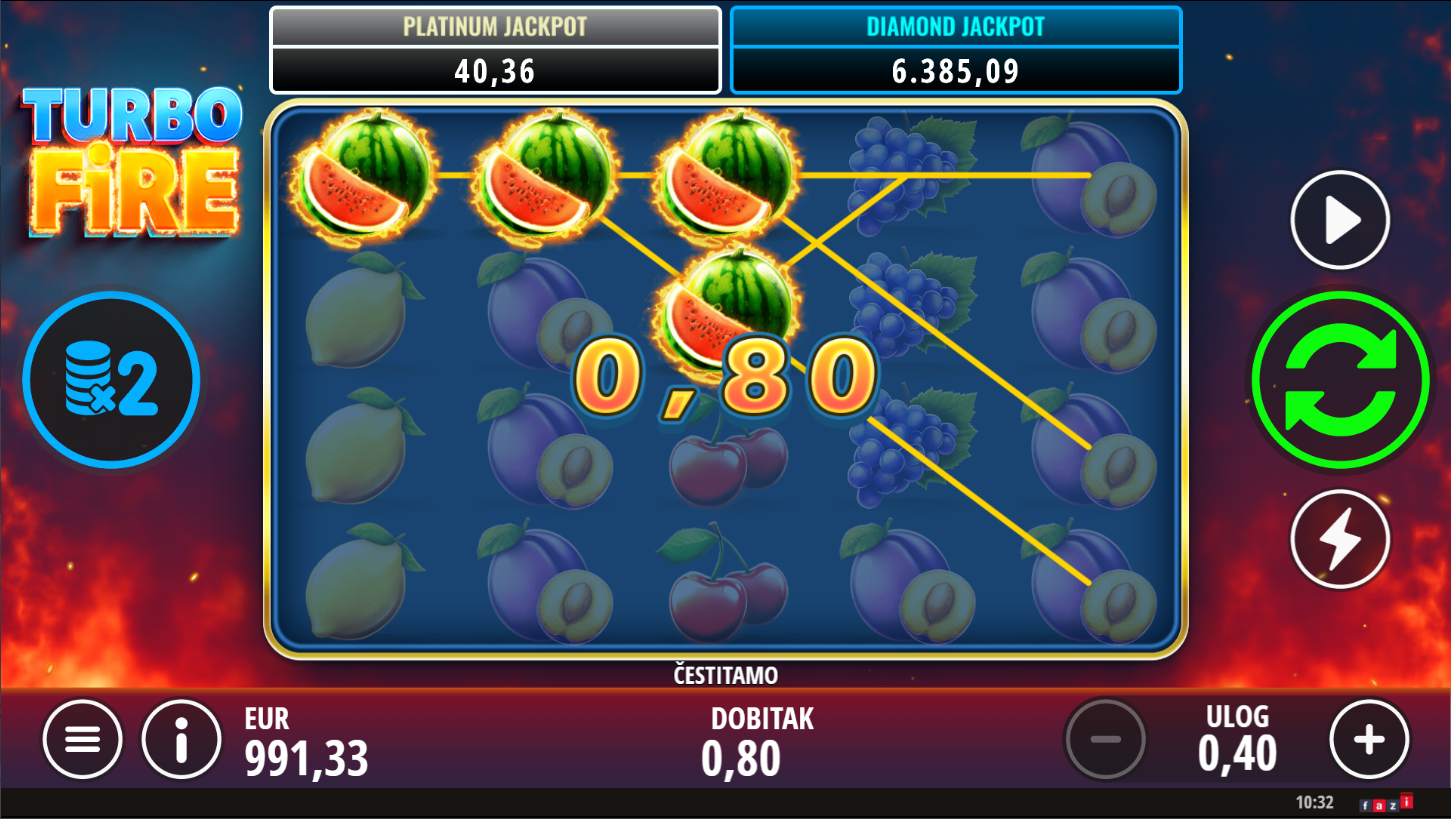The image size is (1451, 819).
Task: Open the hamburger menu
Action: 82,740
